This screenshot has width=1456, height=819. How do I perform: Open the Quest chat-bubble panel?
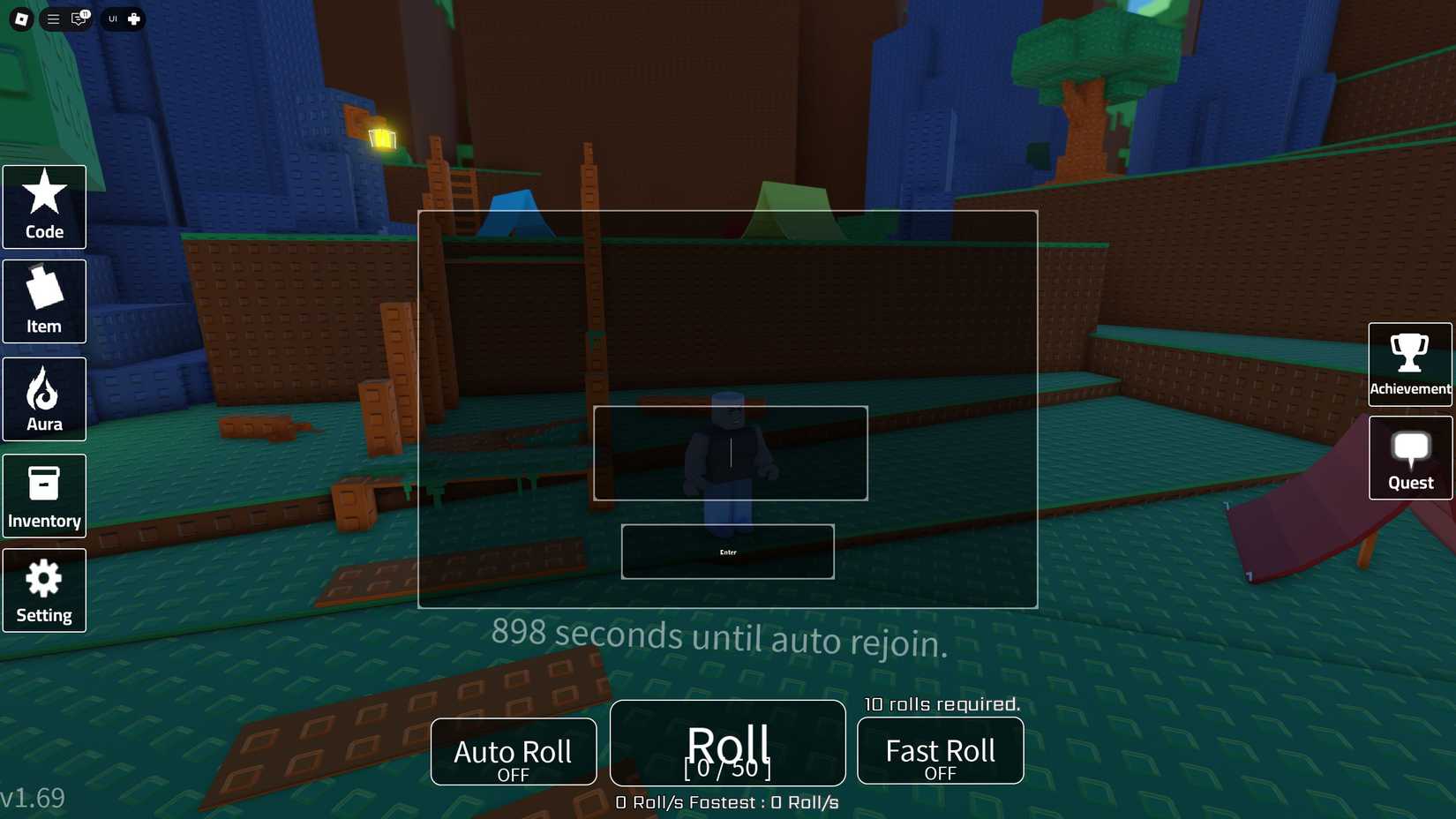(x=1409, y=457)
